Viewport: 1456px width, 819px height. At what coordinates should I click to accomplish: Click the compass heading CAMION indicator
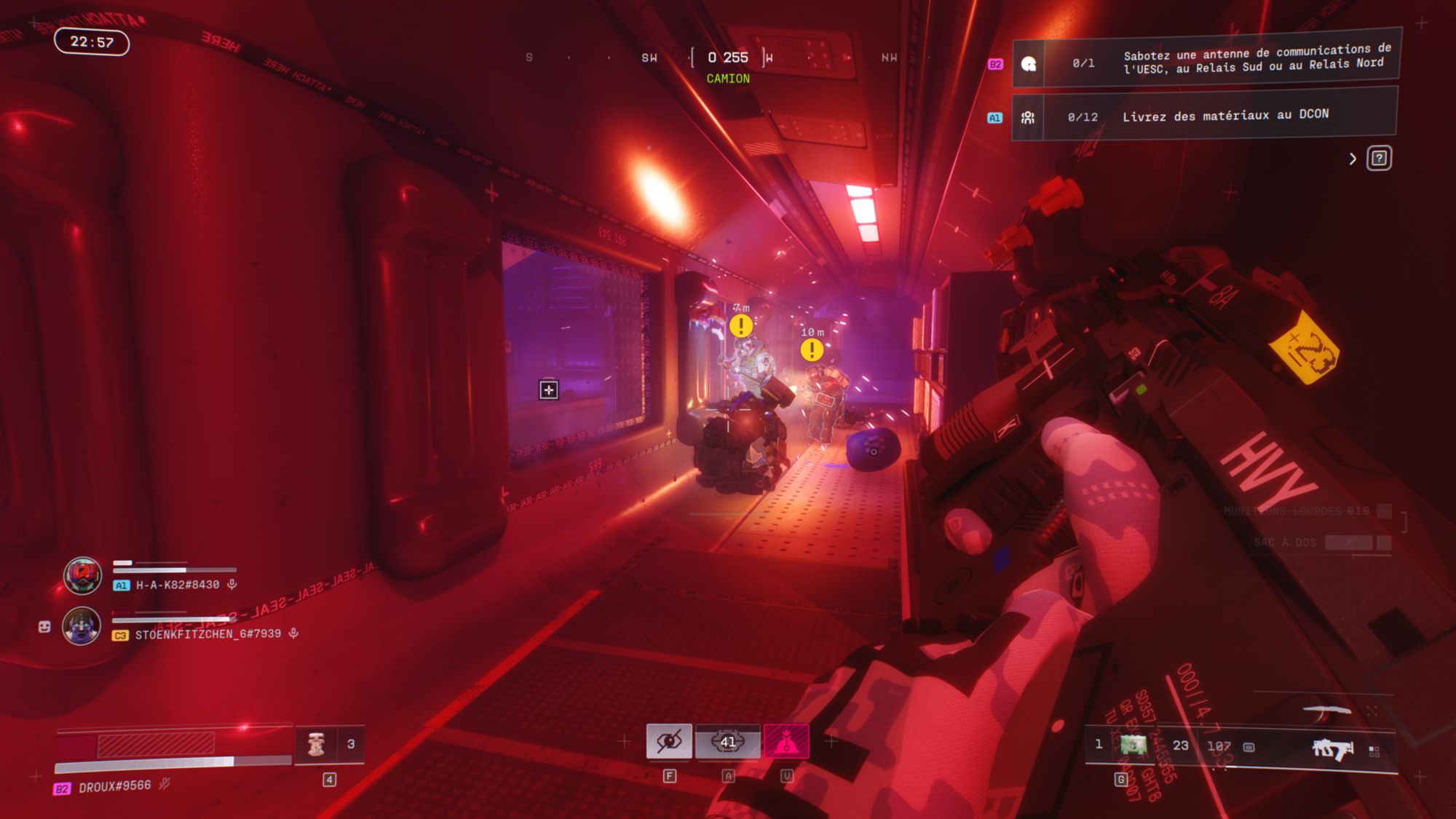tap(728, 79)
